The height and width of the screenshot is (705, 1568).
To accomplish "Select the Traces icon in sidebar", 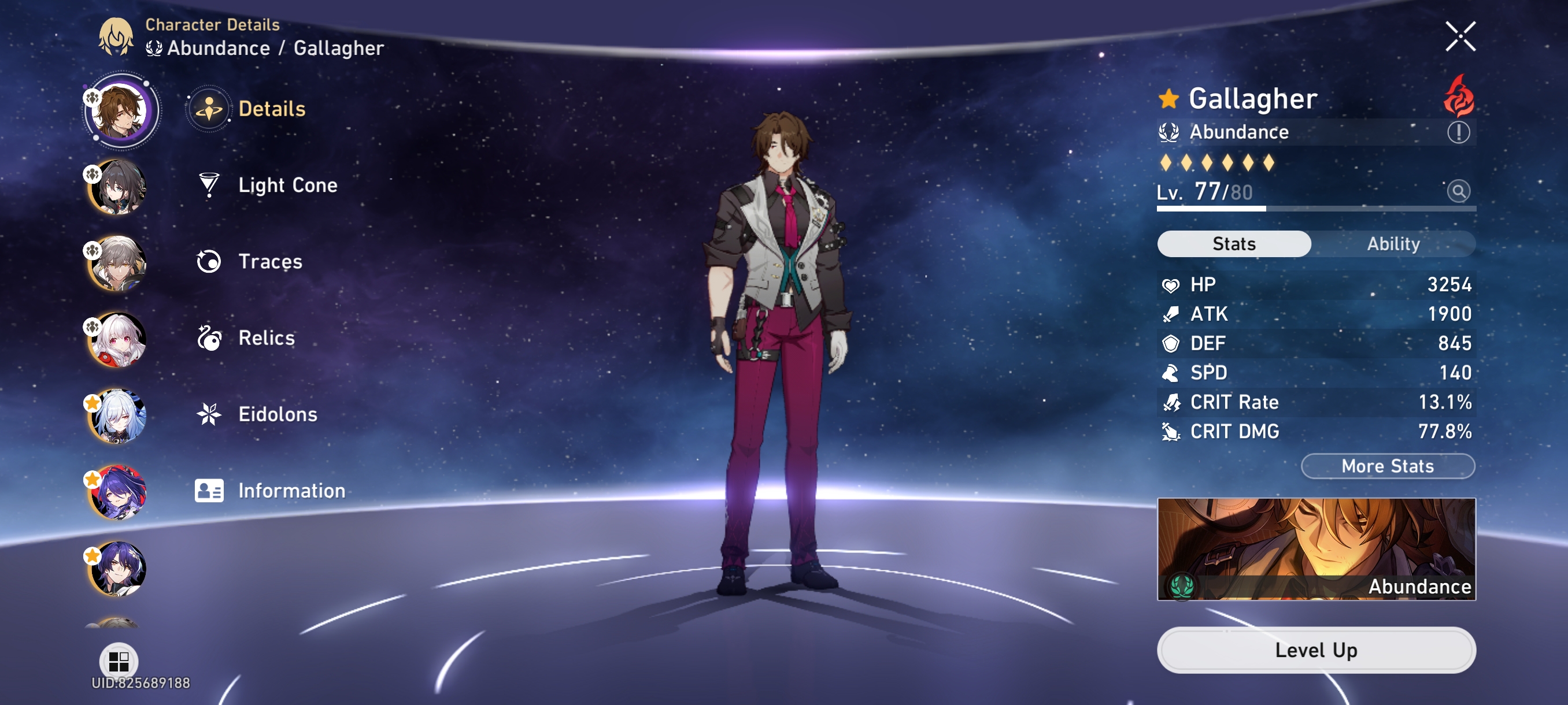I will click(209, 262).
